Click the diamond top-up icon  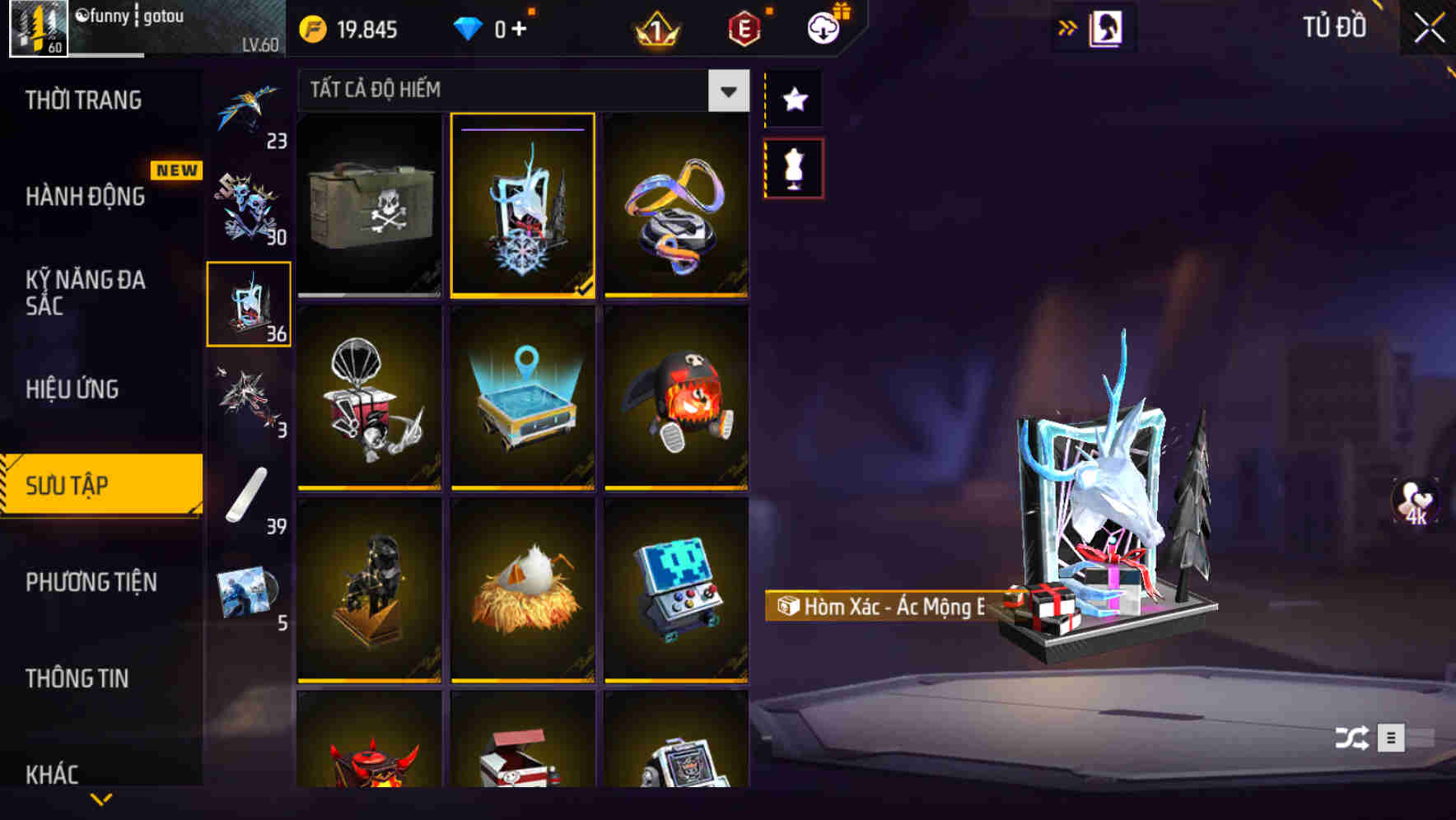pyautogui.click(x=469, y=28)
